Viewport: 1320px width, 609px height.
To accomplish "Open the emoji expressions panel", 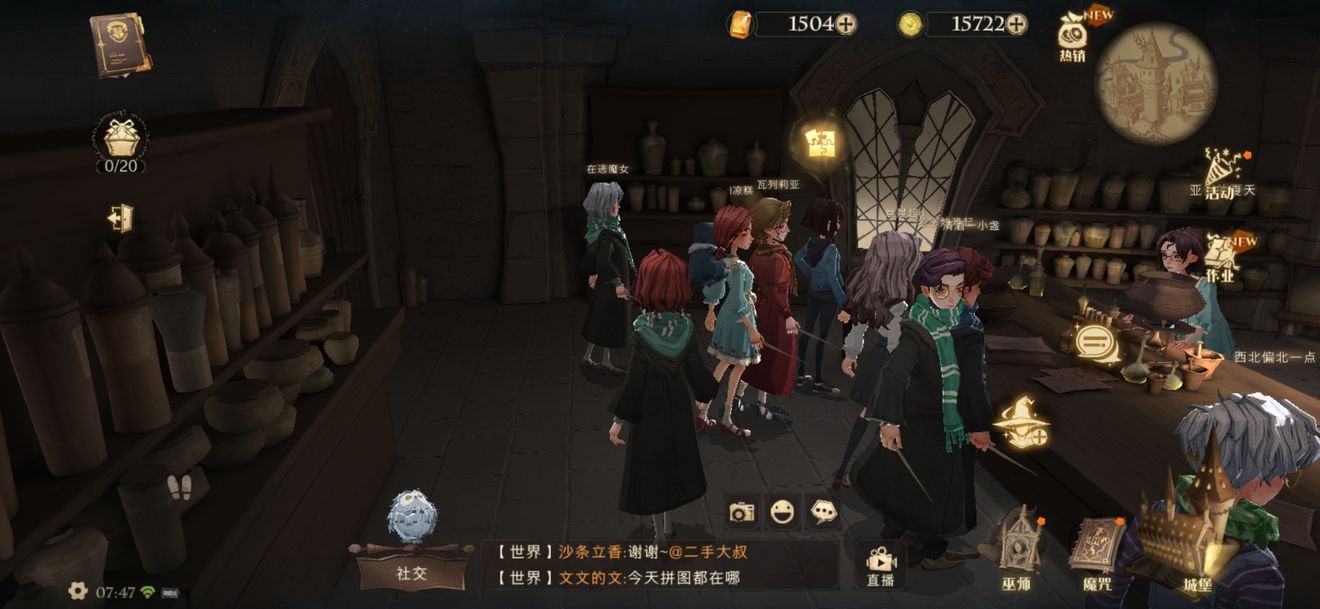I will [x=782, y=512].
